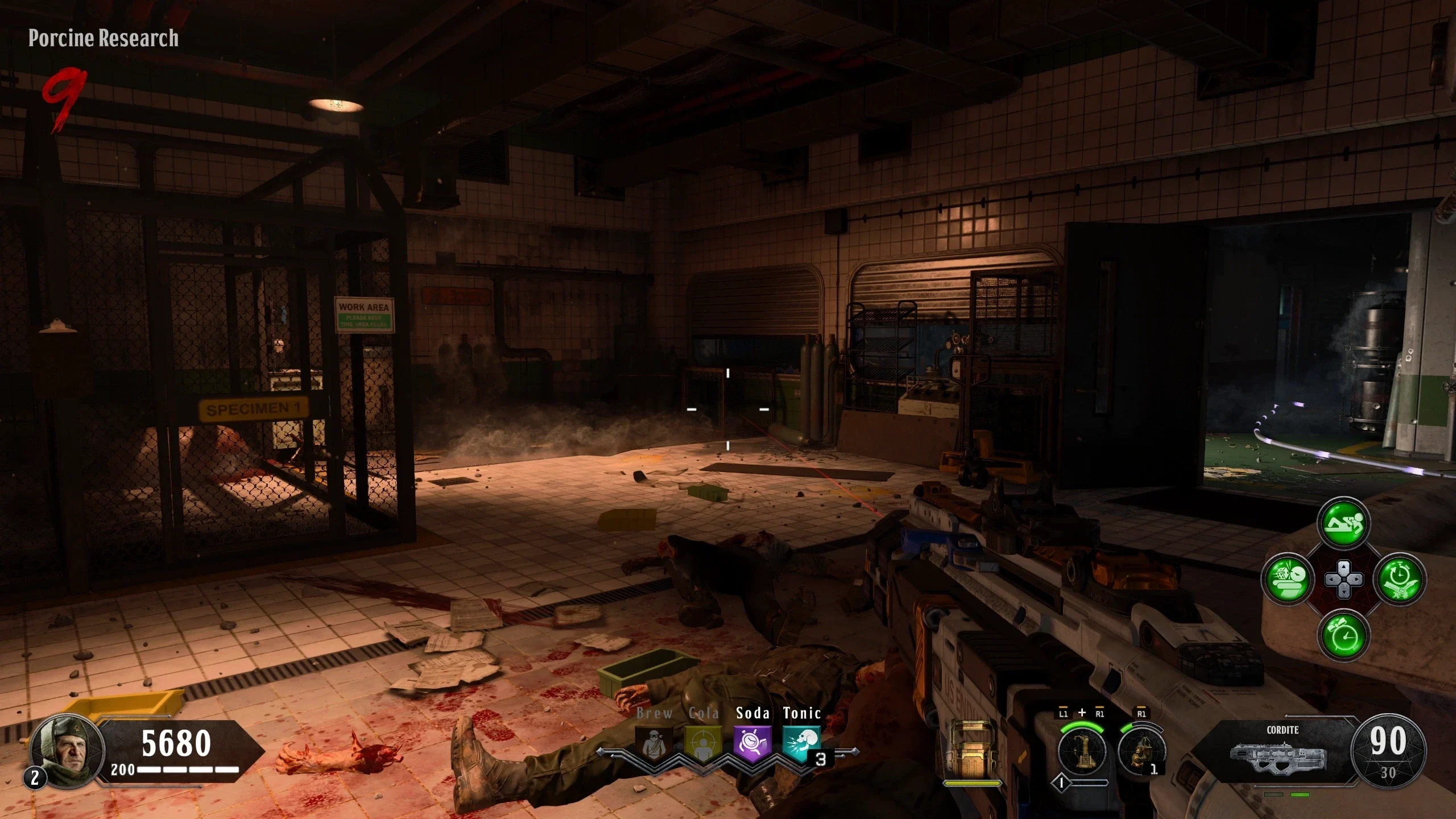Select the golden shield icon
The width and height of the screenshot is (1456, 819).
click(971, 752)
